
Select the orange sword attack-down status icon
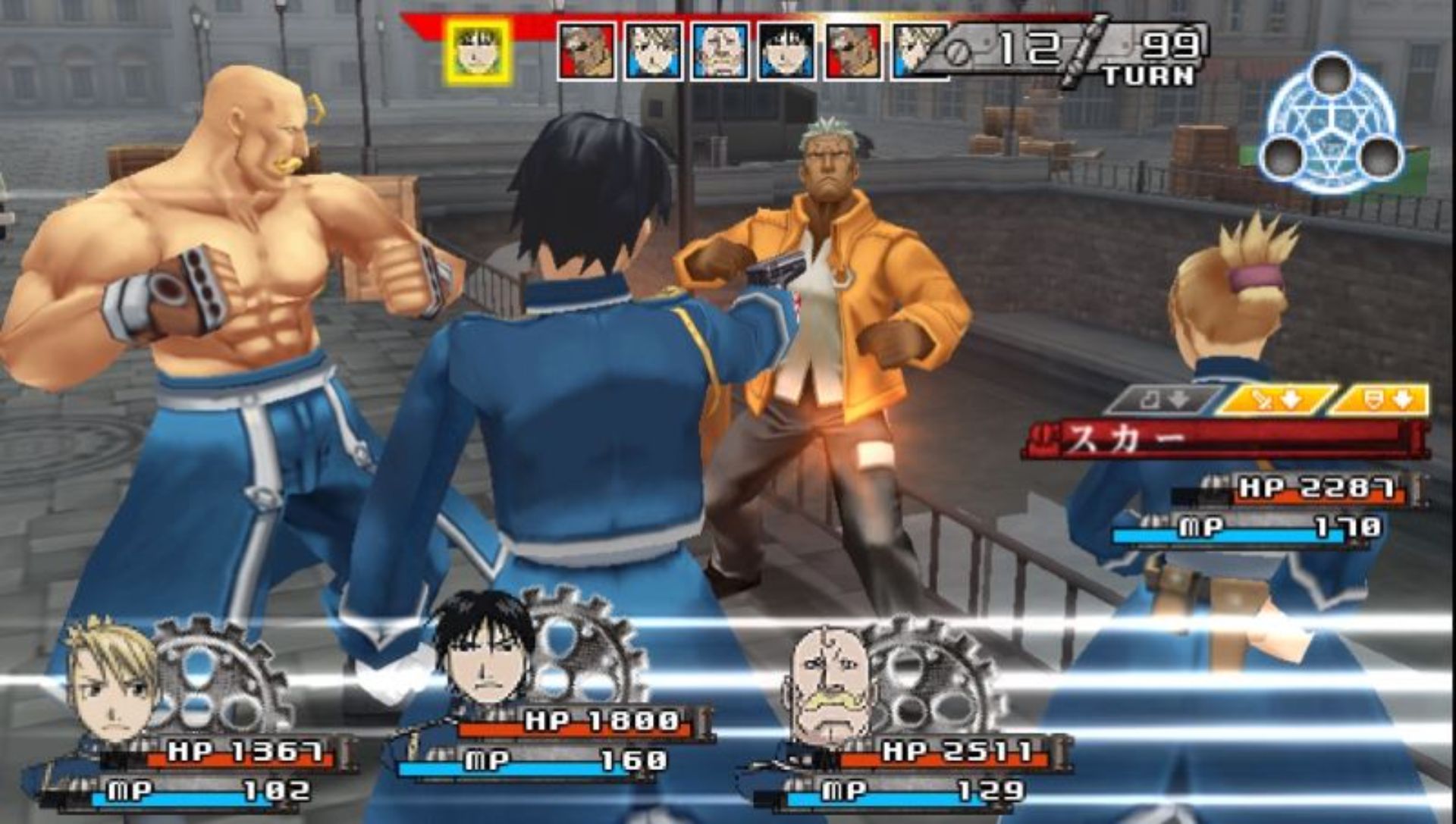click(1276, 400)
